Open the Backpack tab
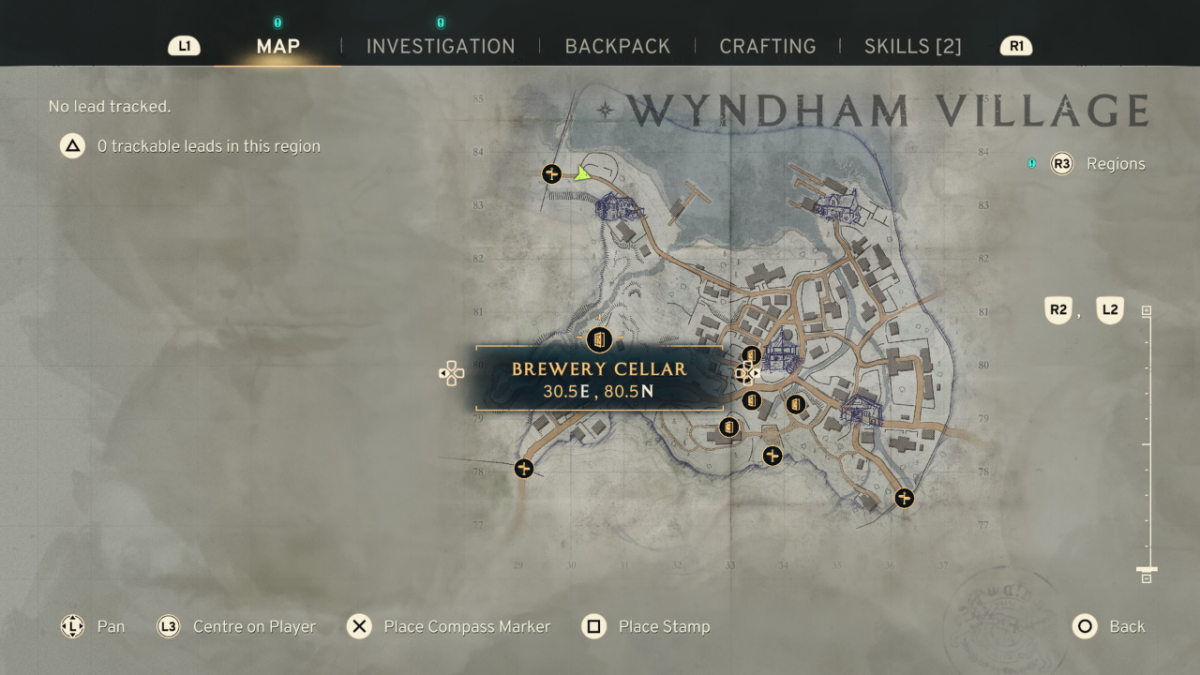 coord(617,46)
